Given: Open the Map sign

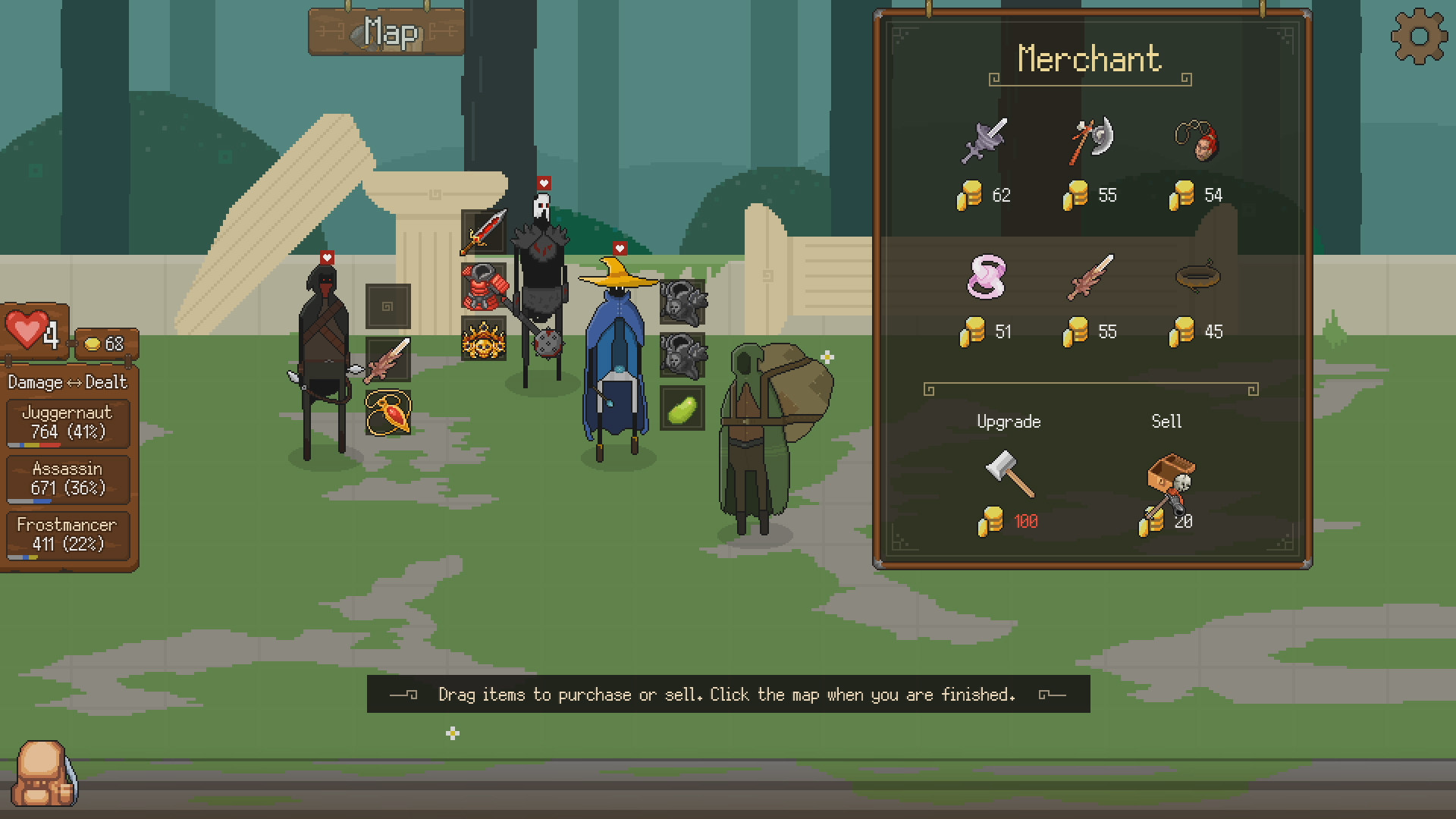Looking at the screenshot, I should click(387, 33).
